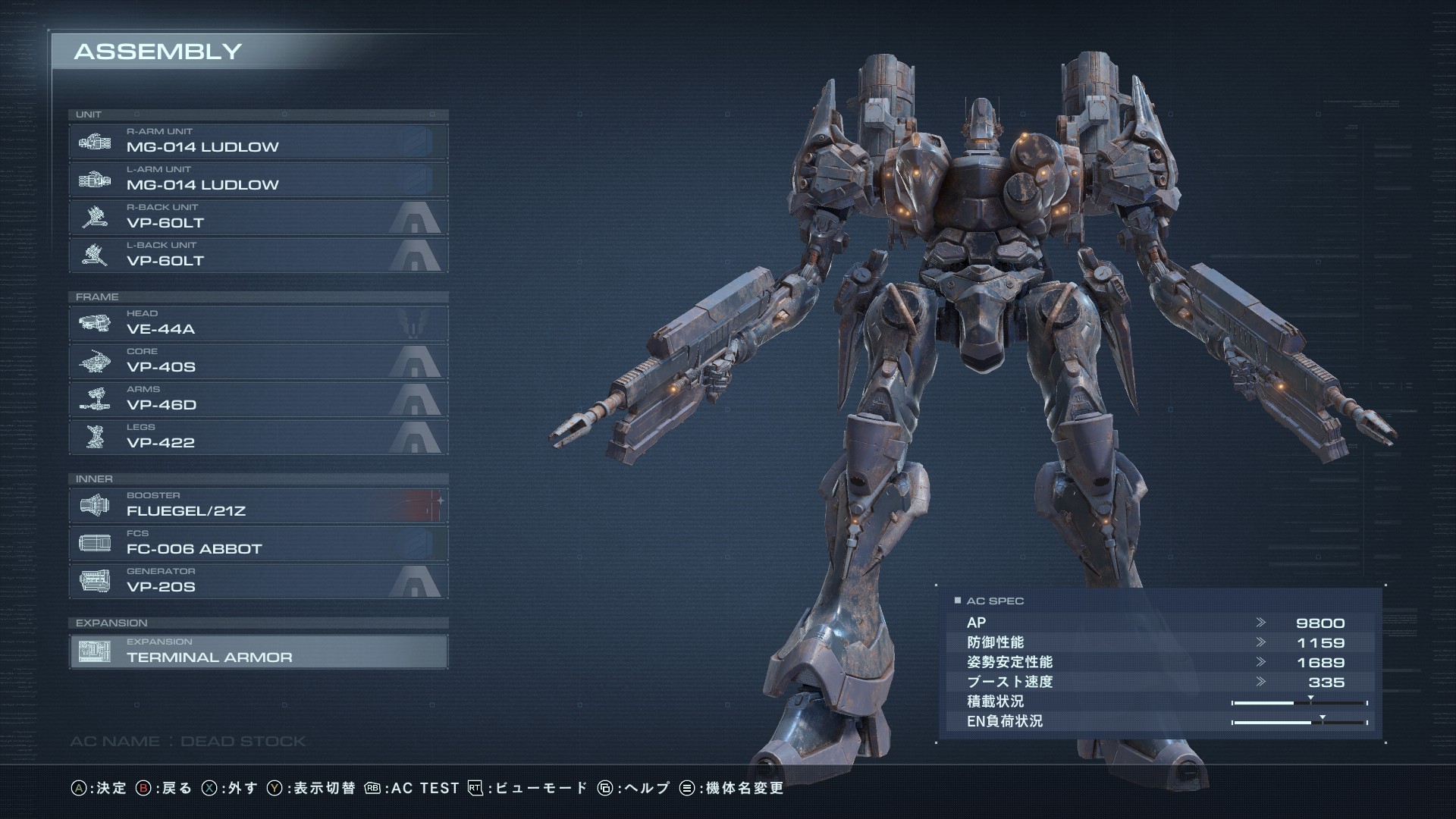Screen dimensions: 1456x819
Task: Open the LEGS part VP-422
Action: click(258, 438)
